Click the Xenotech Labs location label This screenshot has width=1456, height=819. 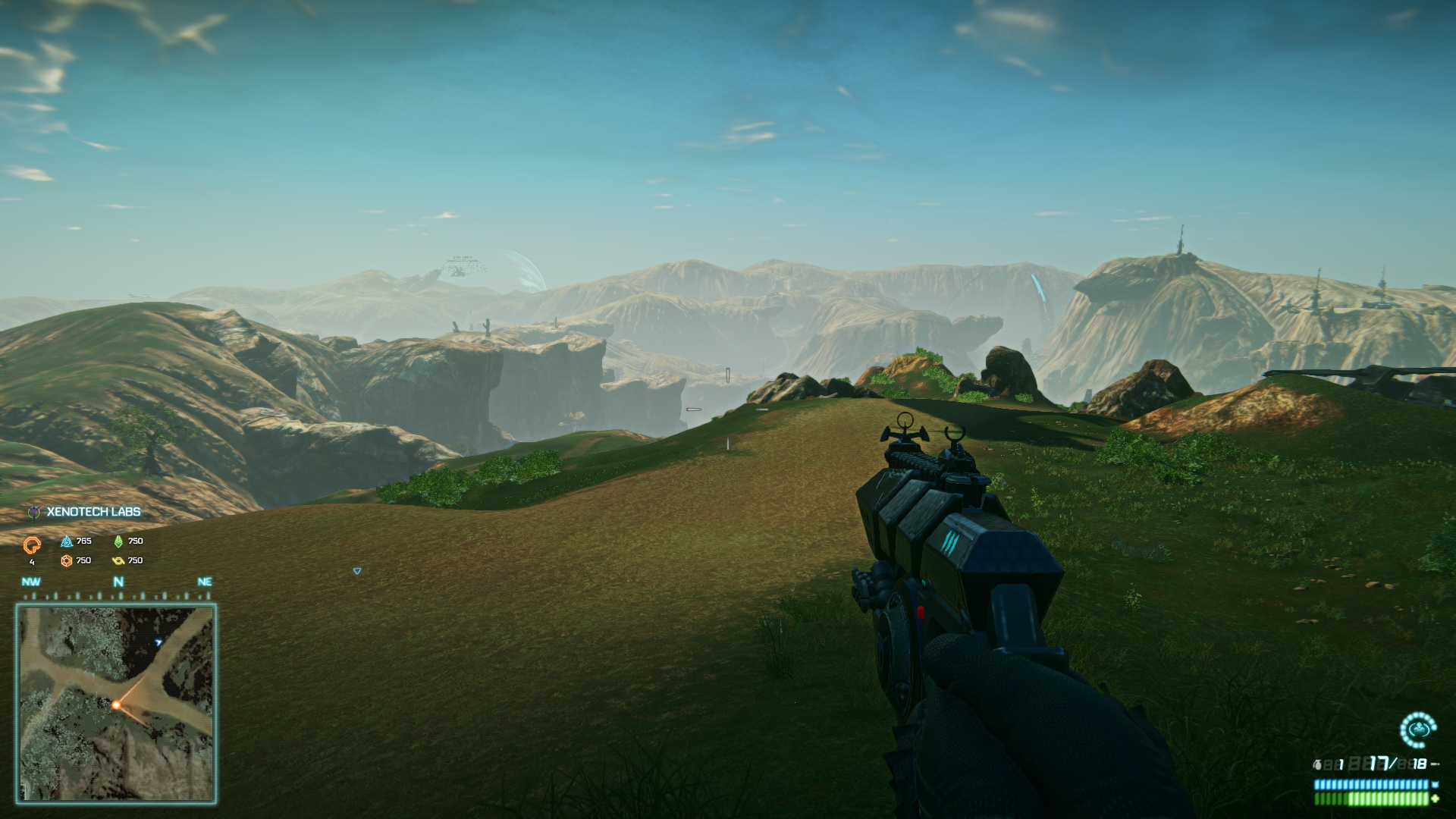93,512
